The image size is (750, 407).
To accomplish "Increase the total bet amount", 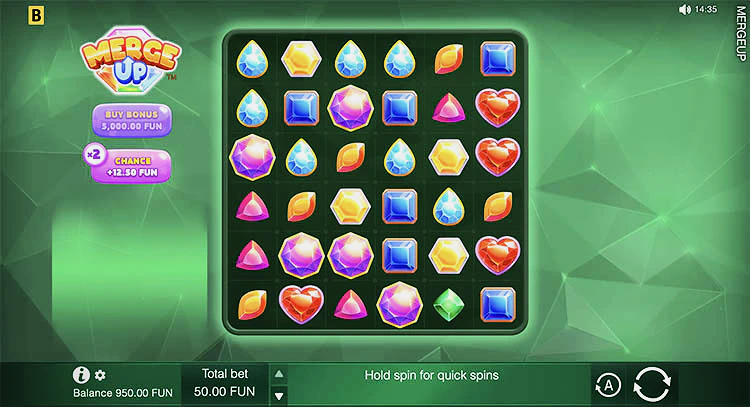I will coord(279,374).
